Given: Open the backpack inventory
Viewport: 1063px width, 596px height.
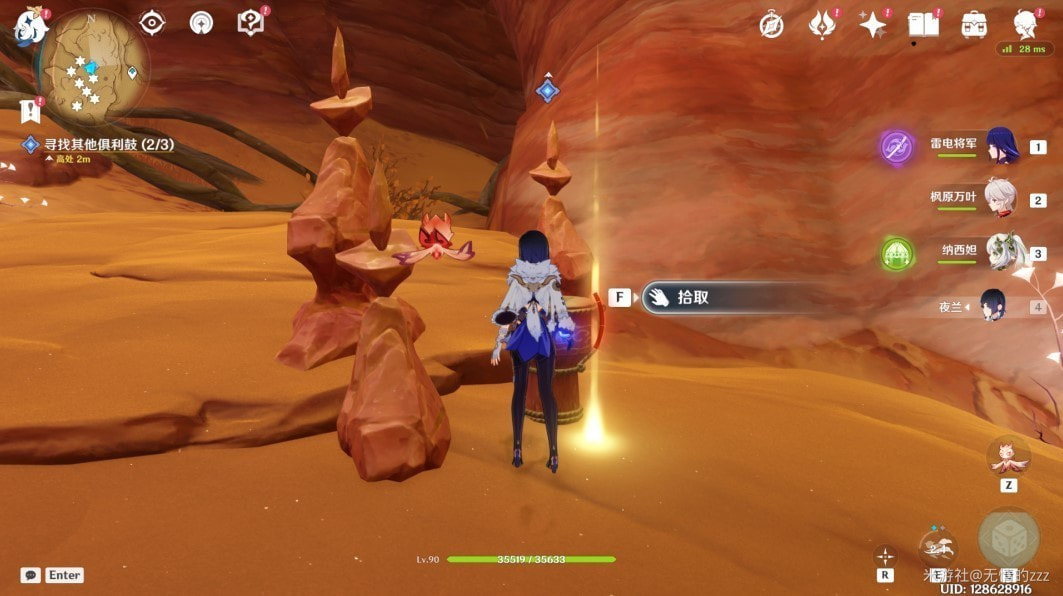Looking at the screenshot, I should (x=974, y=25).
